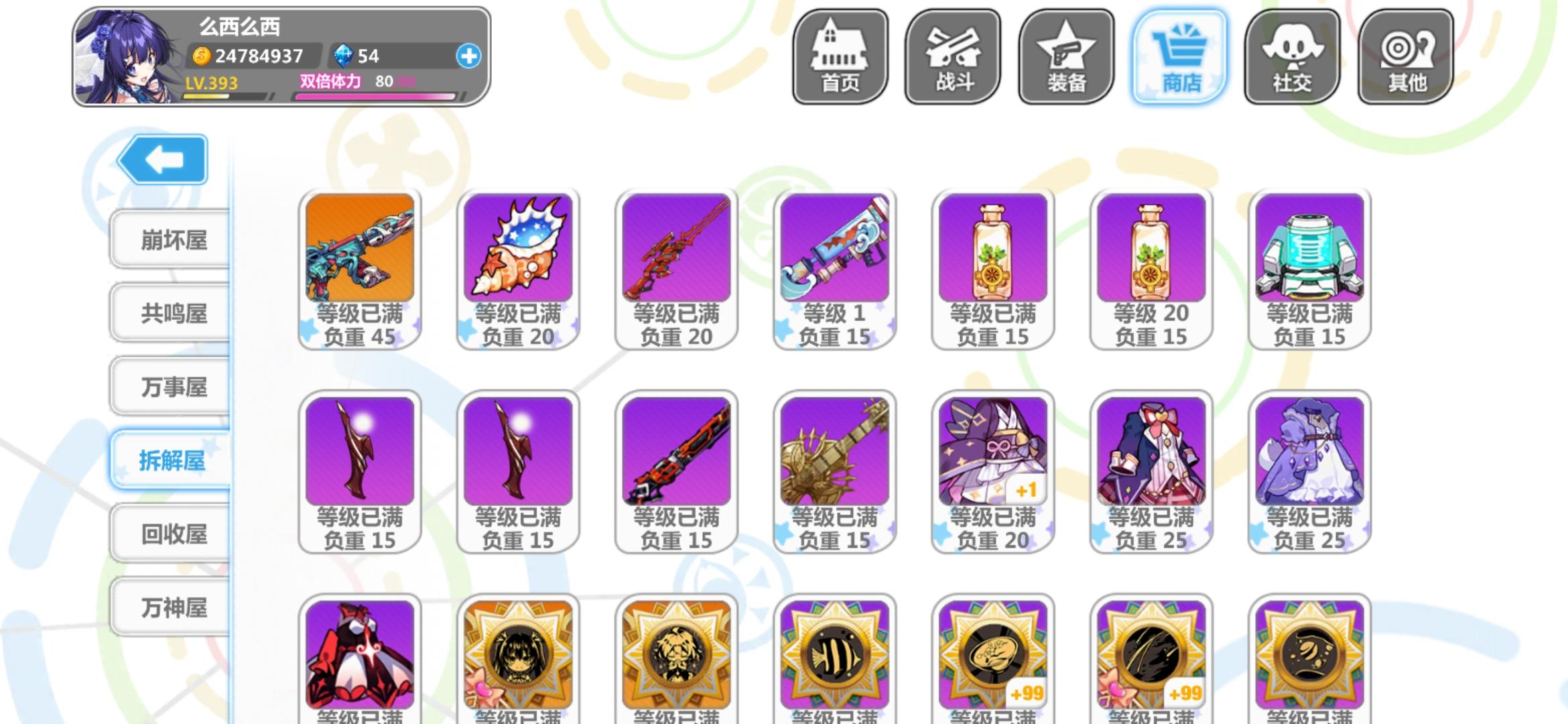Click the back arrow button
This screenshot has width=1568, height=724.
161,160
